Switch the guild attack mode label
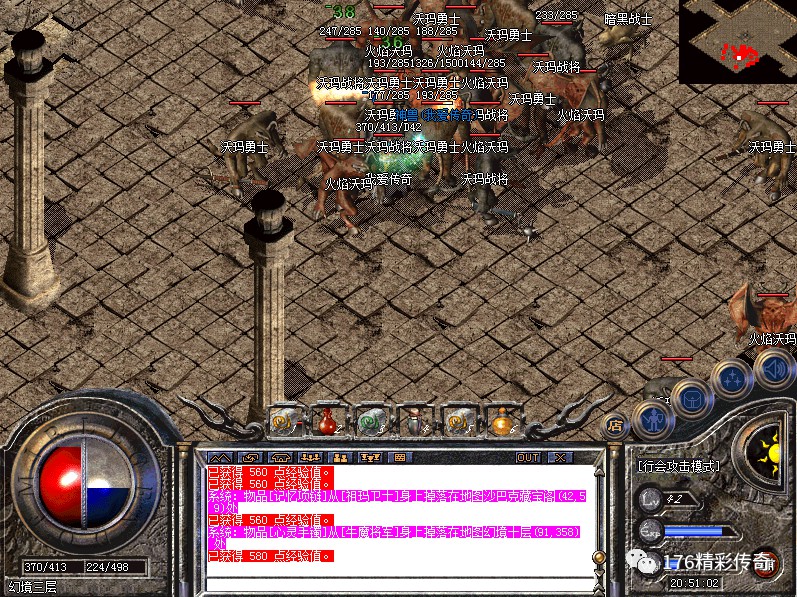 click(x=681, y=466)
